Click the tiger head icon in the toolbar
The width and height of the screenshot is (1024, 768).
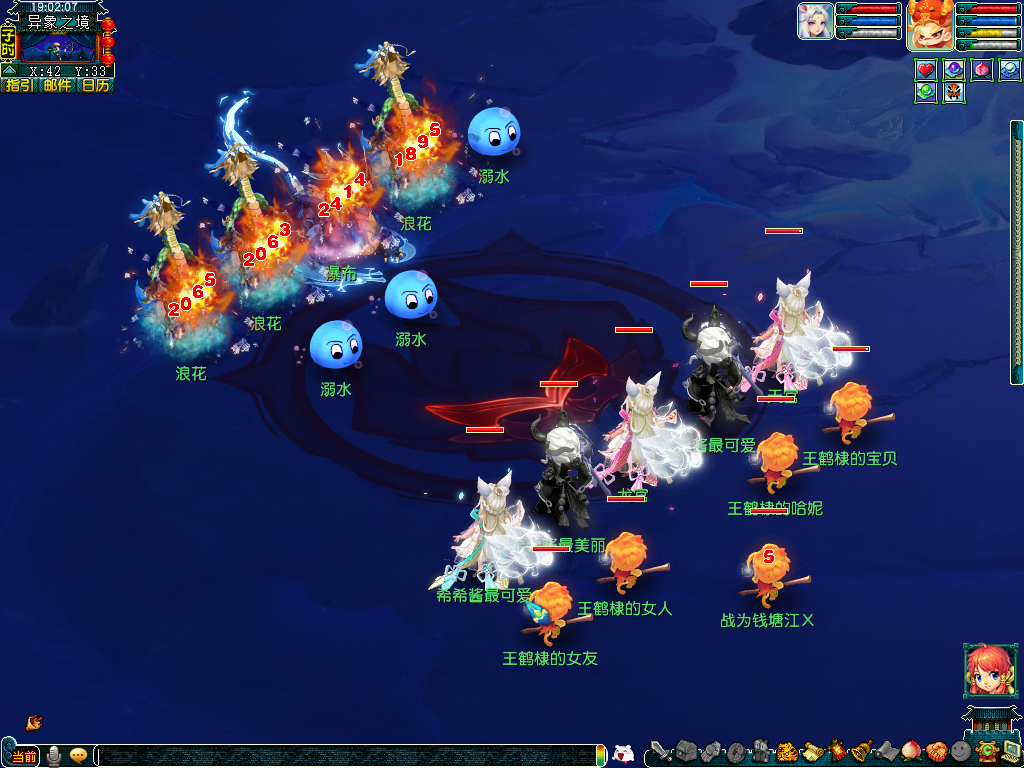click(x=787, y=751)
